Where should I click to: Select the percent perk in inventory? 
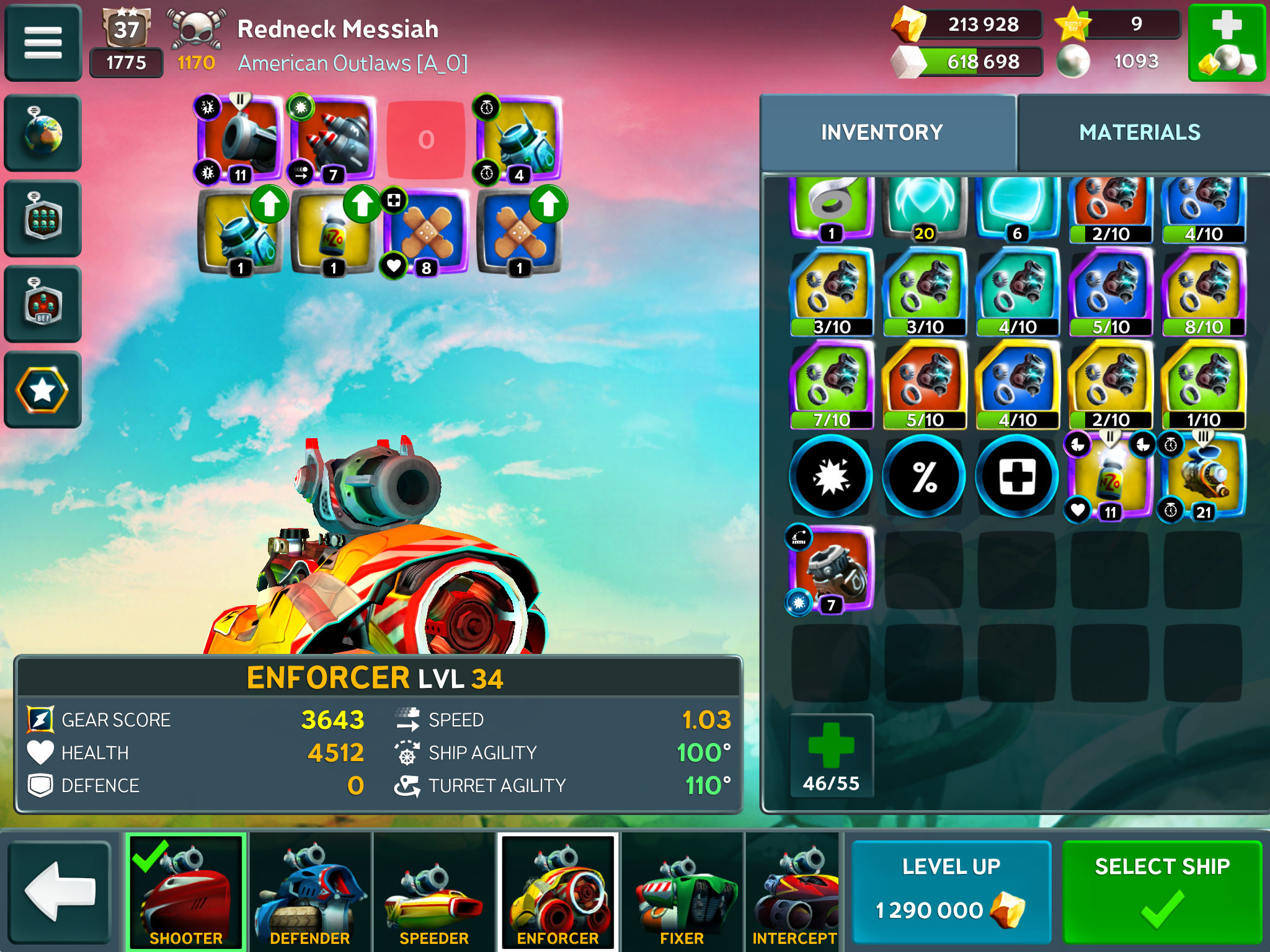(924, 477)
